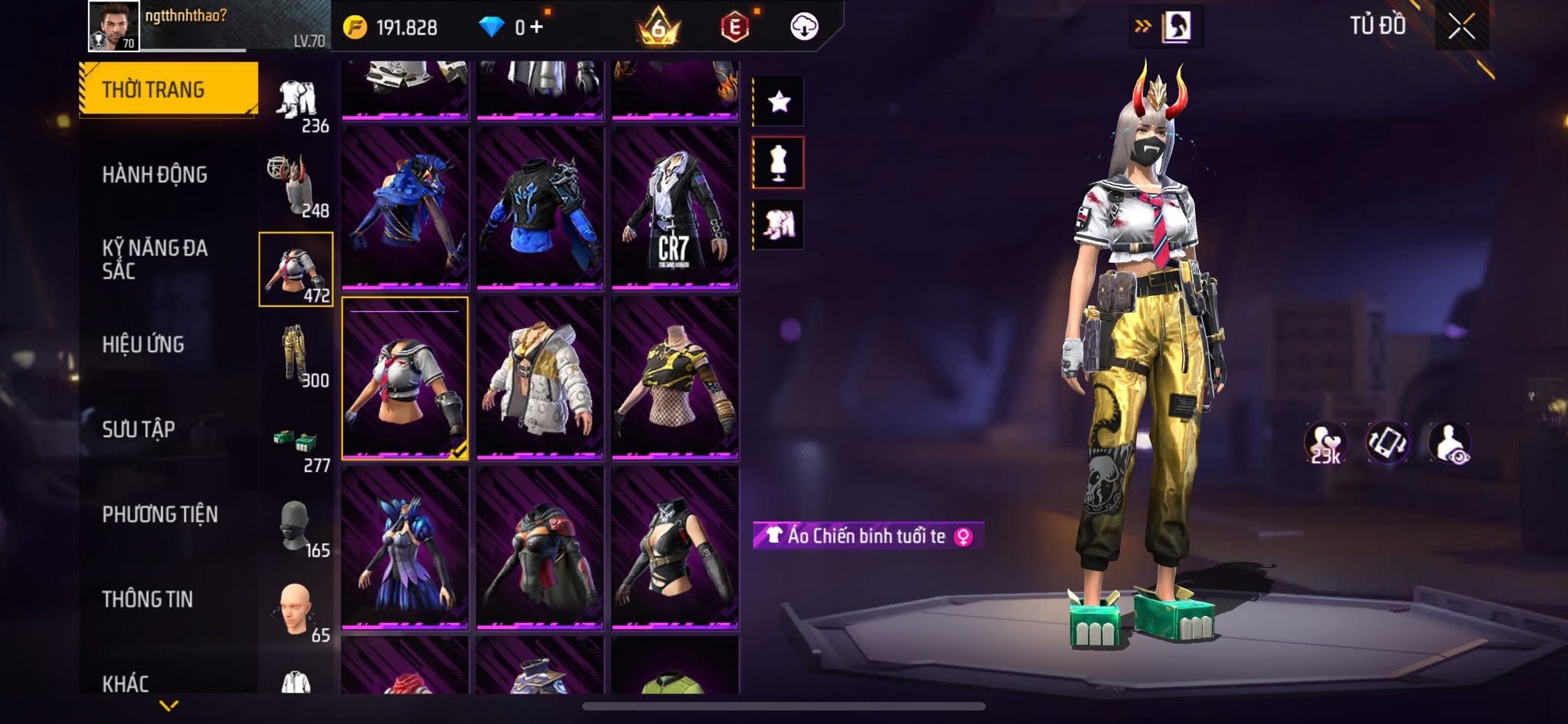Viewport: 1568px width, 724px height.
Task: Select the KỸ NĂNG ĐA SẮC tab
Action: 155,259
